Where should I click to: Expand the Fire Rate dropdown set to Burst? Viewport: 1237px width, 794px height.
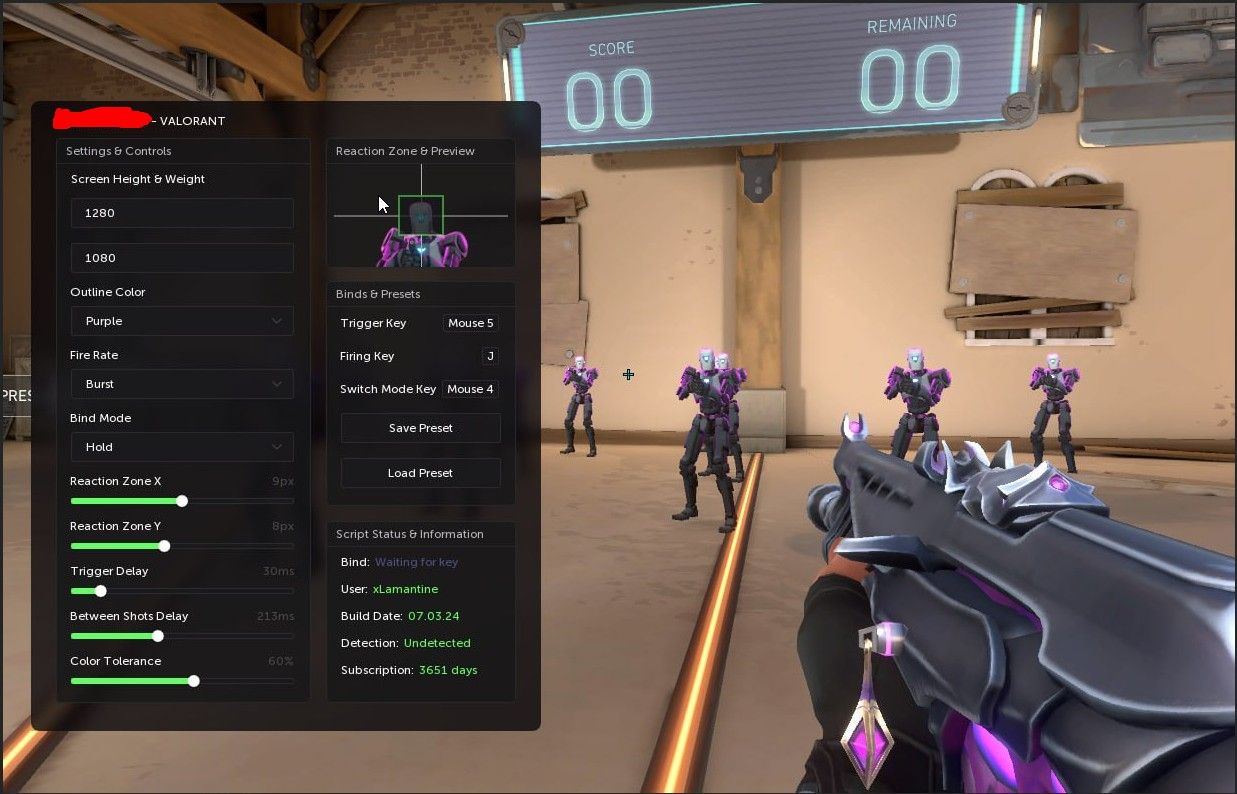182,384
